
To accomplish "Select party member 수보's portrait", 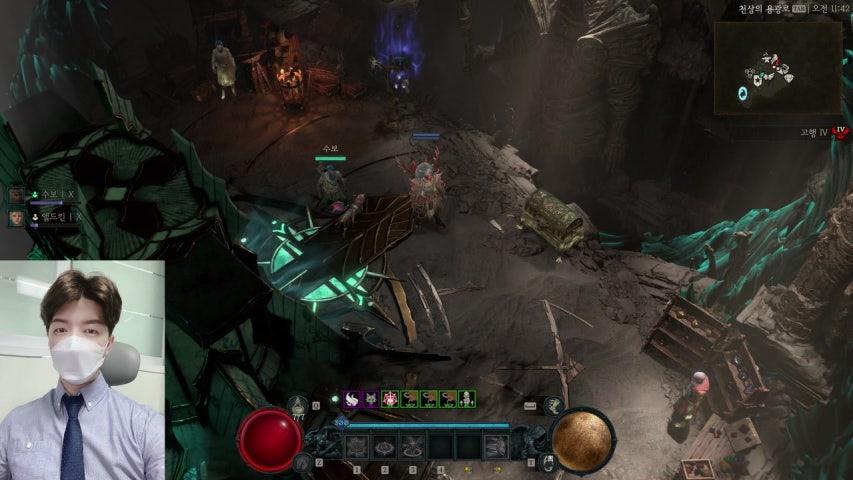I will pos(17,195).
